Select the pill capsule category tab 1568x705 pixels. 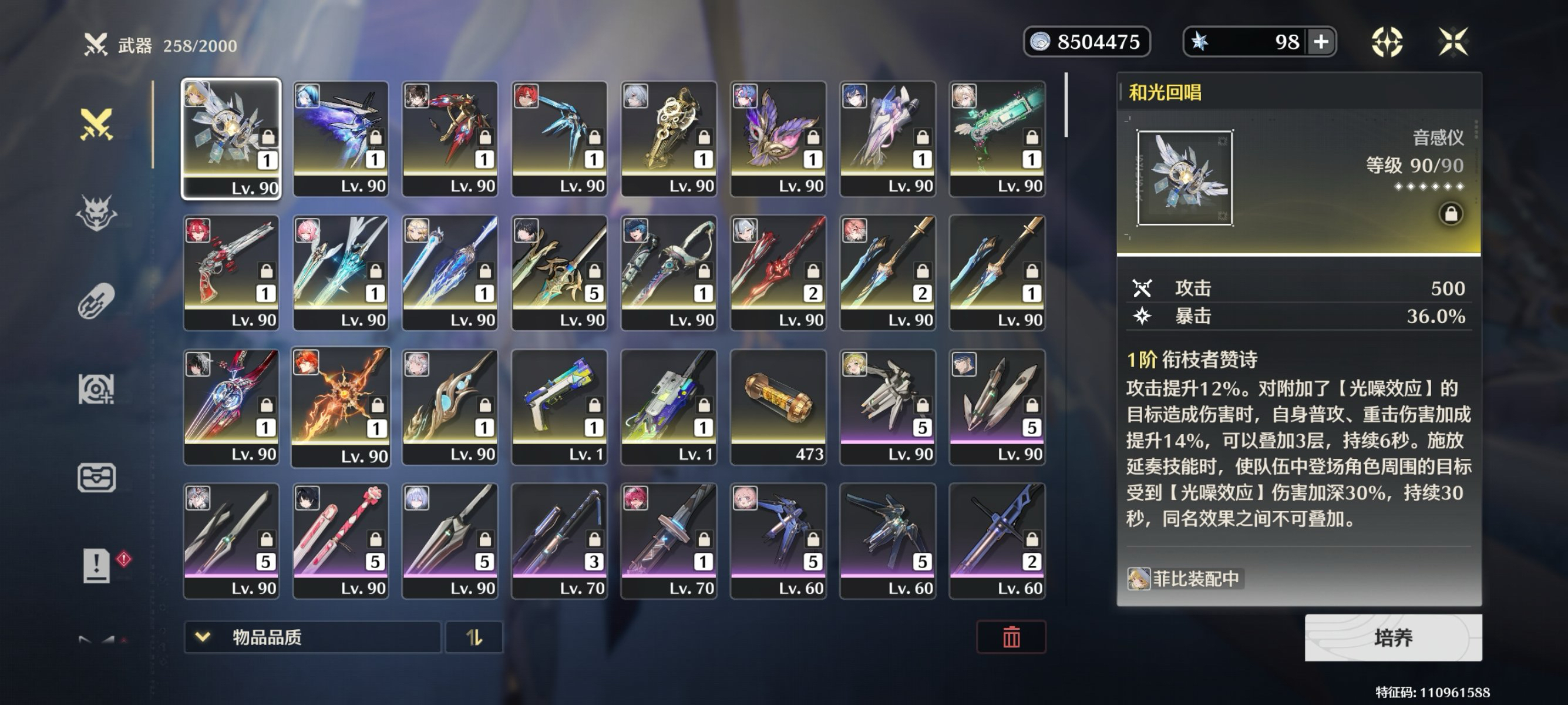coord(96,301)
